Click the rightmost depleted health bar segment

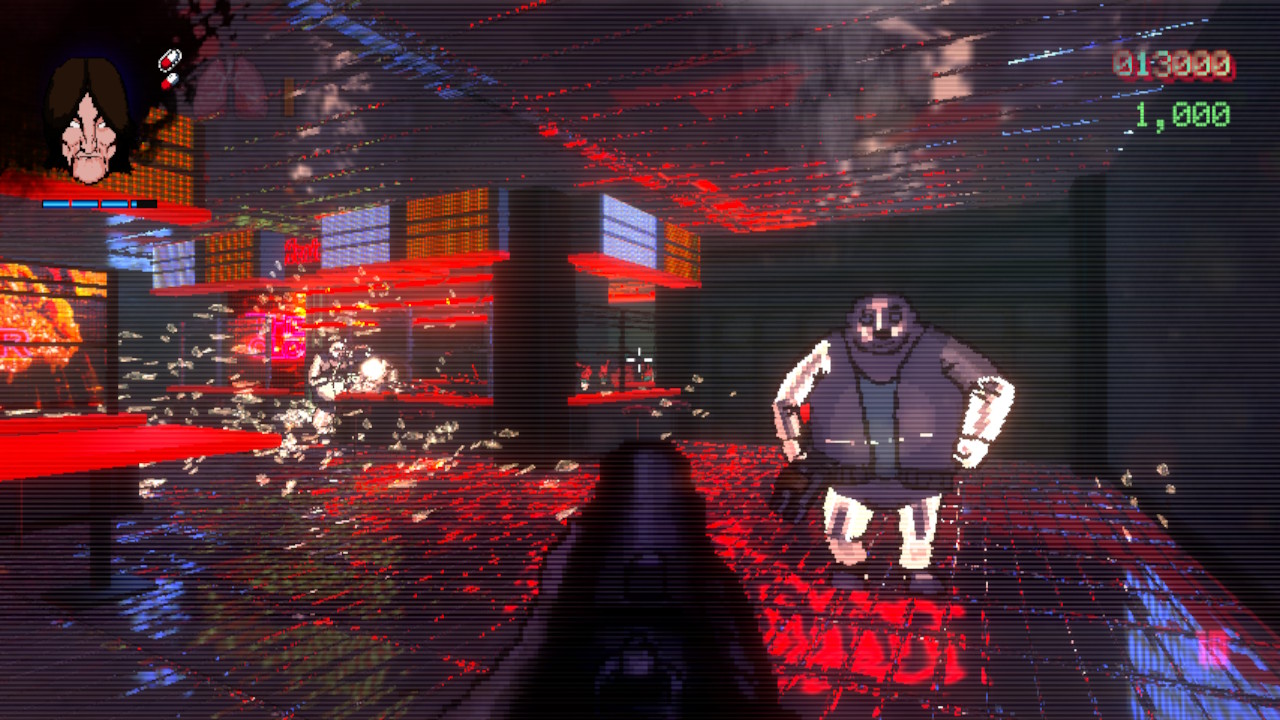tap(145, 203)
